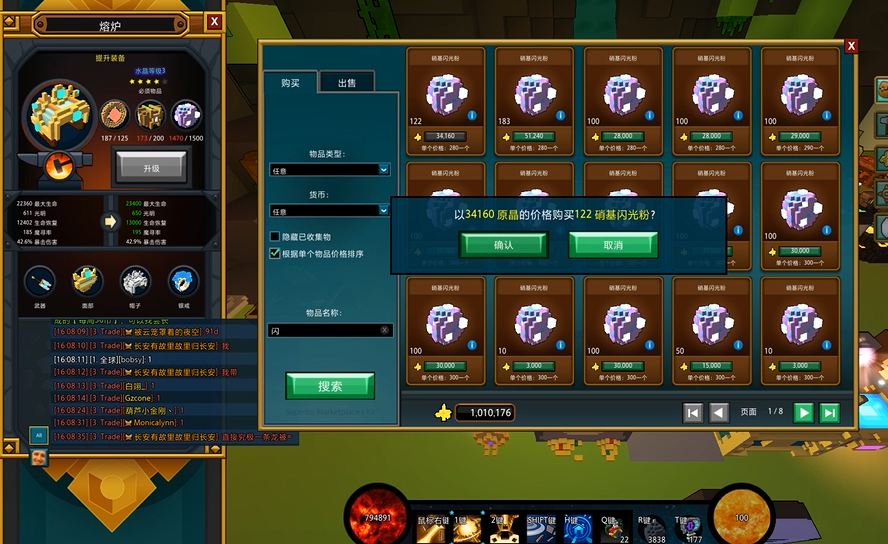The width and height of the screenshot is (888, 544).
Task: Close the 熔炉 forge panel
Action: point(215,21)
